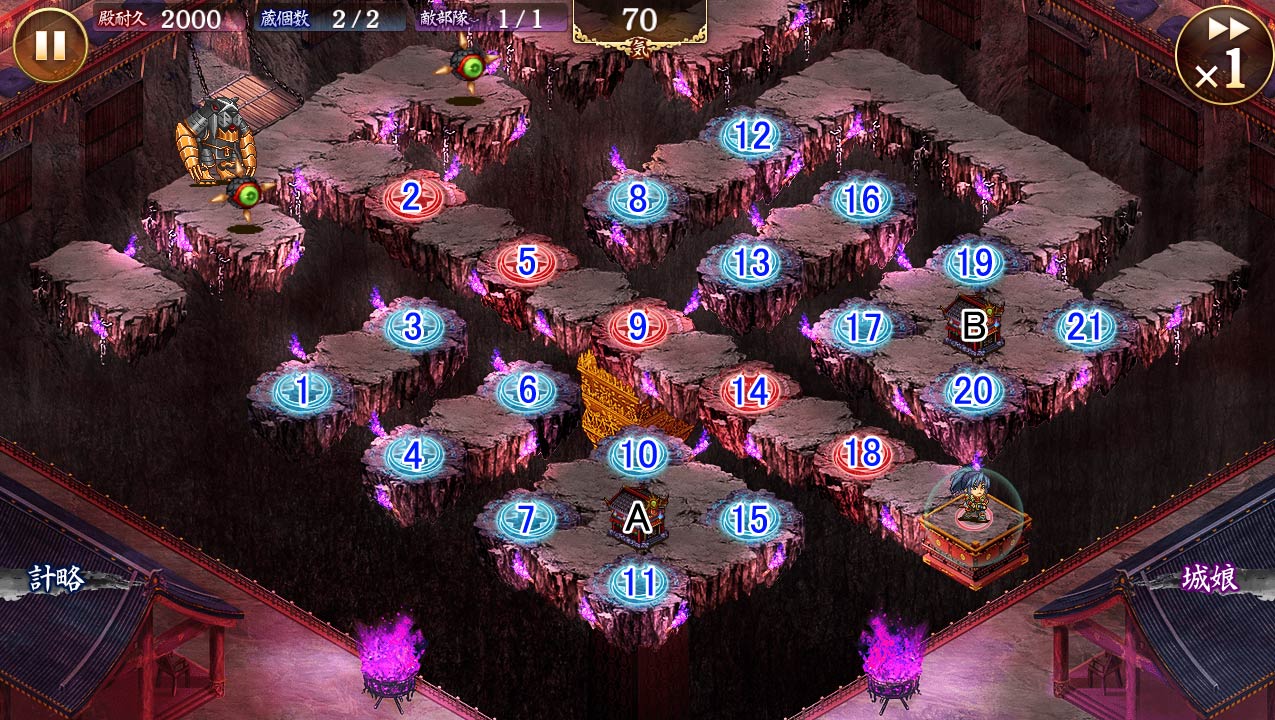Image resolution: width=1275 pixels, height=720 pixels.
Task: Select storehouse marked B
Action: (x=973, y=324)
